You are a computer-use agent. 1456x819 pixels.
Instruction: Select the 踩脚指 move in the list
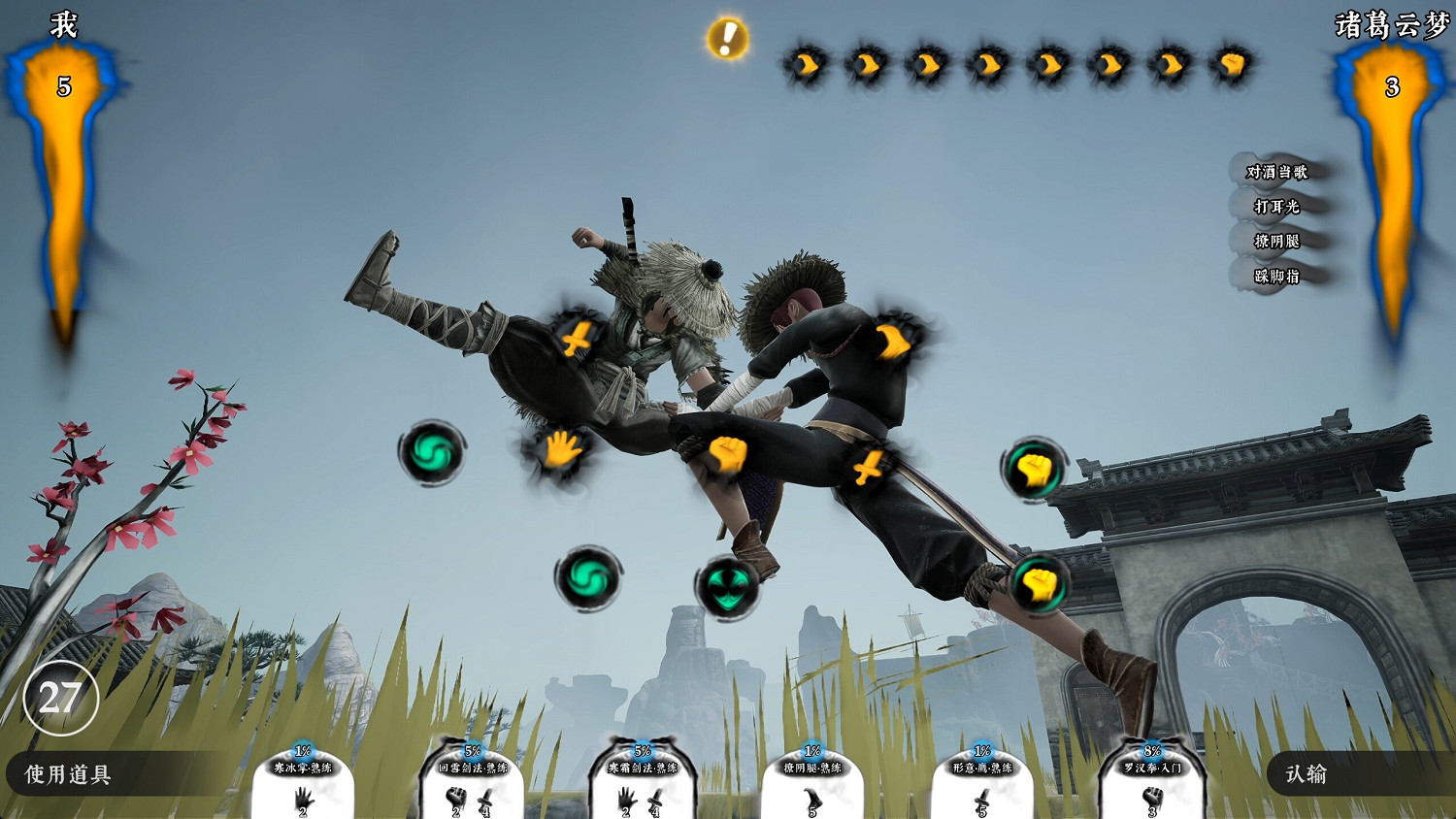(1279, 278)
